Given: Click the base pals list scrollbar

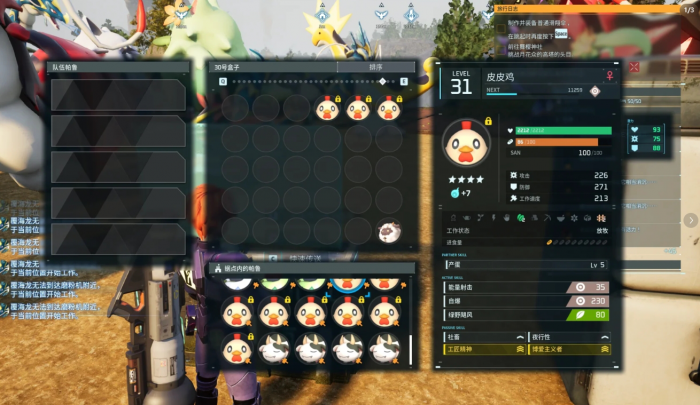Looking at the screenshot, I should pos(409,349).
